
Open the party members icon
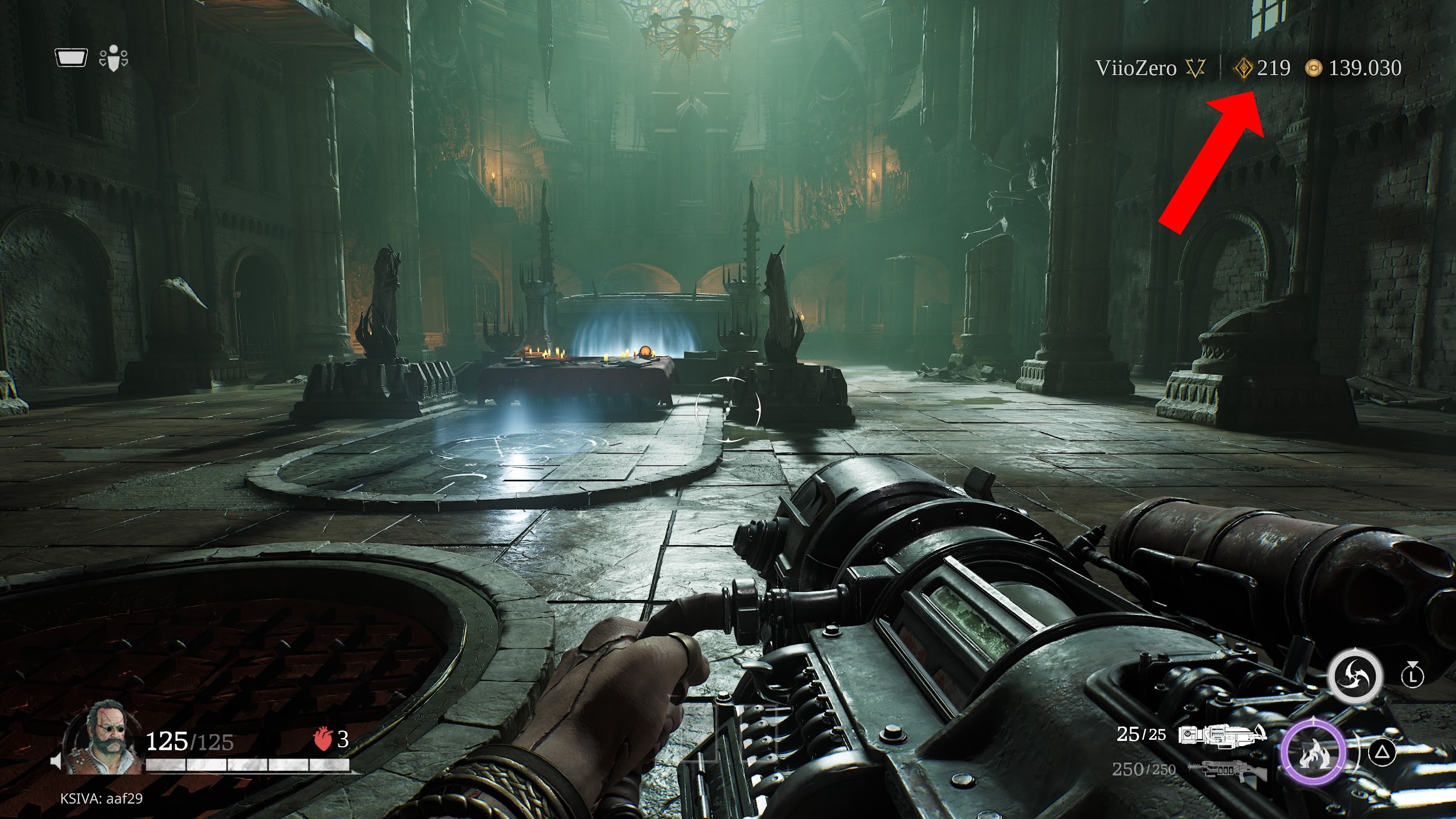[x=114, y=59]
